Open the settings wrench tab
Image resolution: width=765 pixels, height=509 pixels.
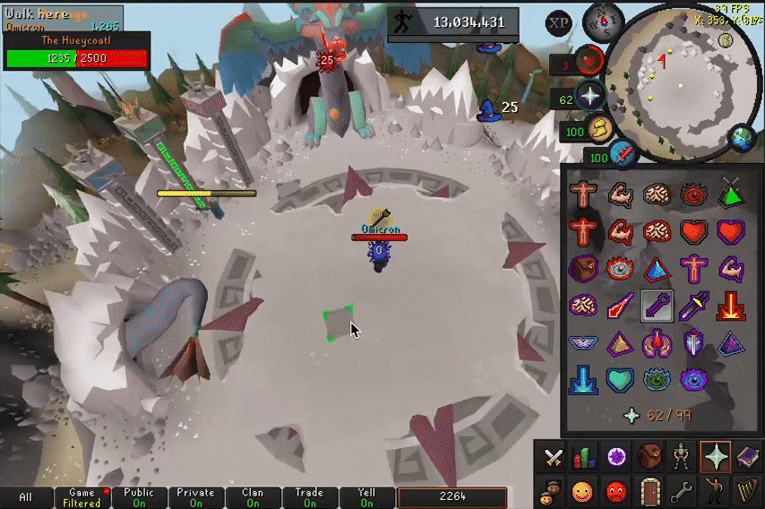click(x=681, y=491)
